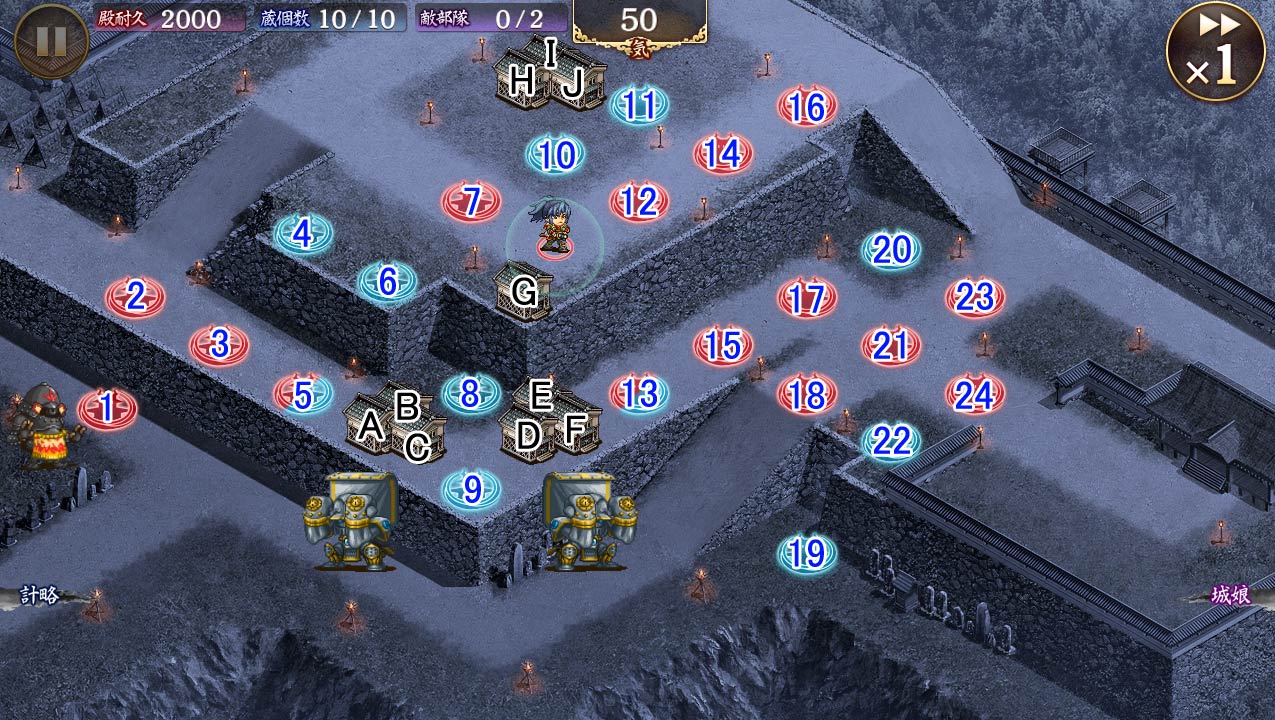Pick red deployment tile 12
Screen dimensions: 1275x720
pos(639,202)
